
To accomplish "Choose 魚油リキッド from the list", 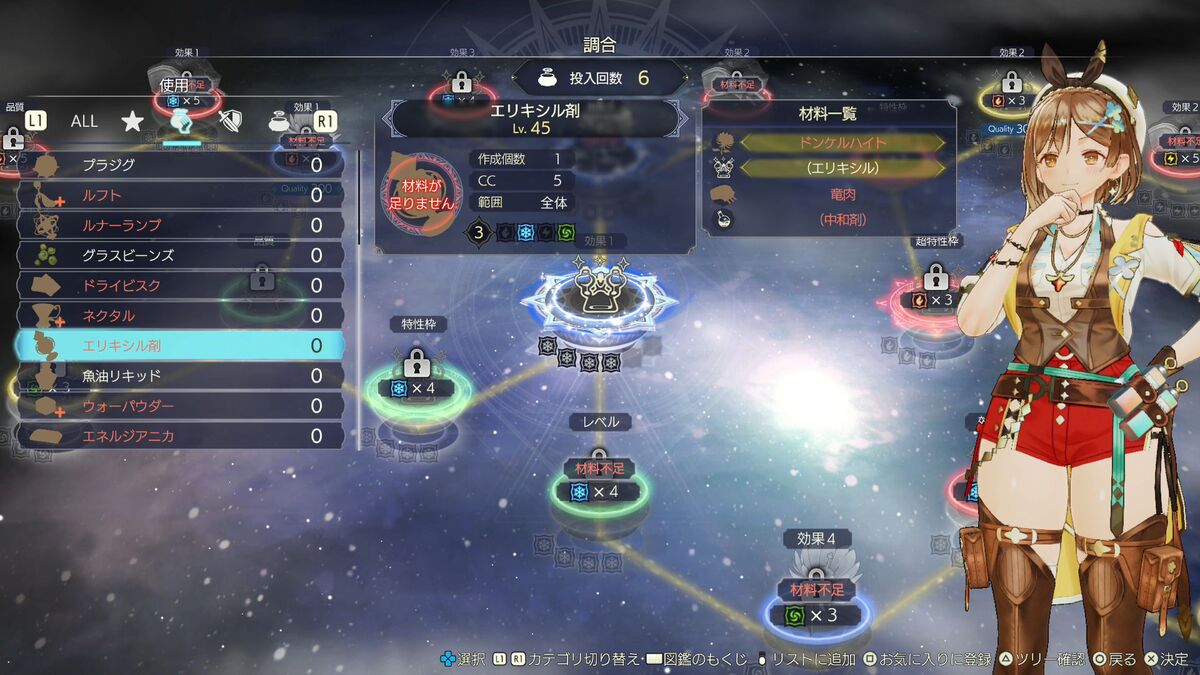I will click(x=180, y=376).
